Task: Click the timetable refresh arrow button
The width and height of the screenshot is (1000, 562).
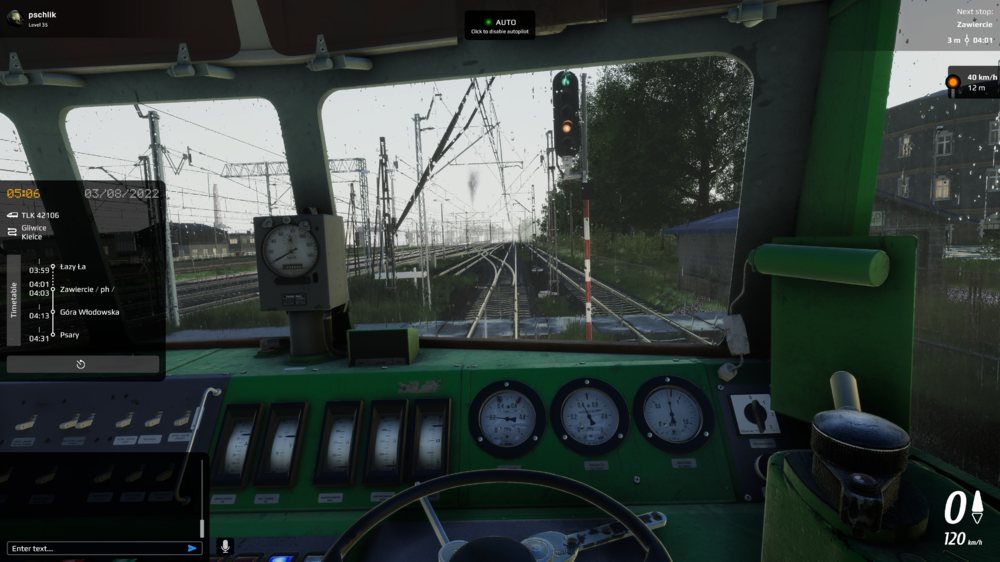Action: [81, 364]
